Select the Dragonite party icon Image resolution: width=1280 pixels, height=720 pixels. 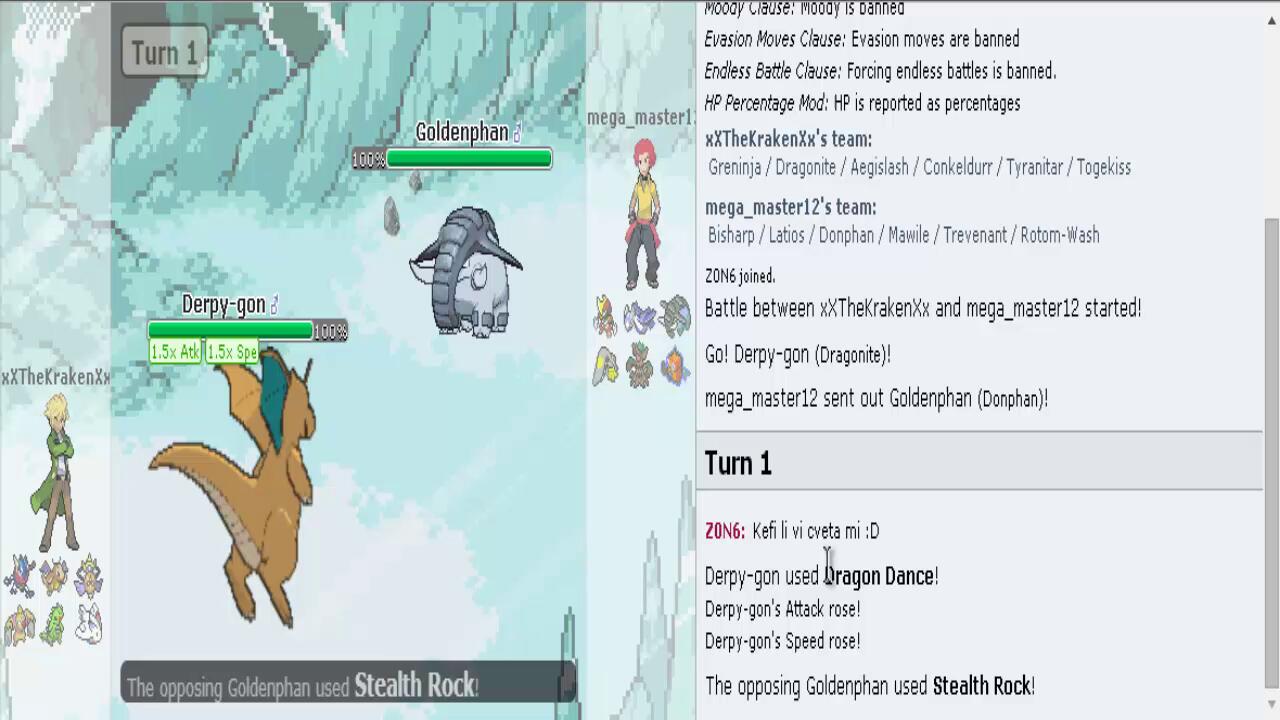tap(54, 577)
